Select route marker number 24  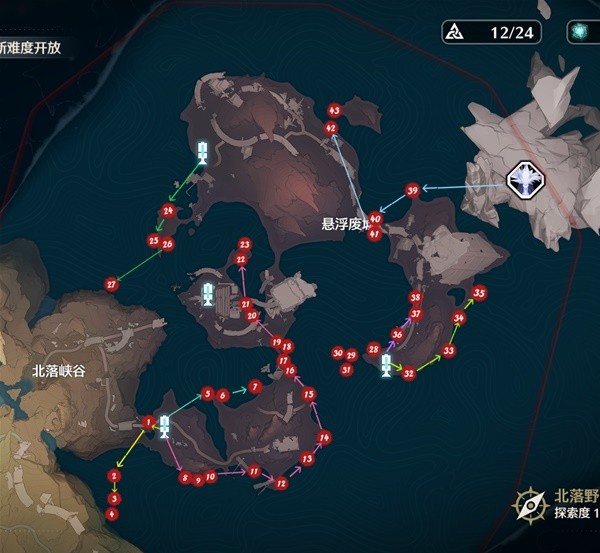(x=168, y=211)
